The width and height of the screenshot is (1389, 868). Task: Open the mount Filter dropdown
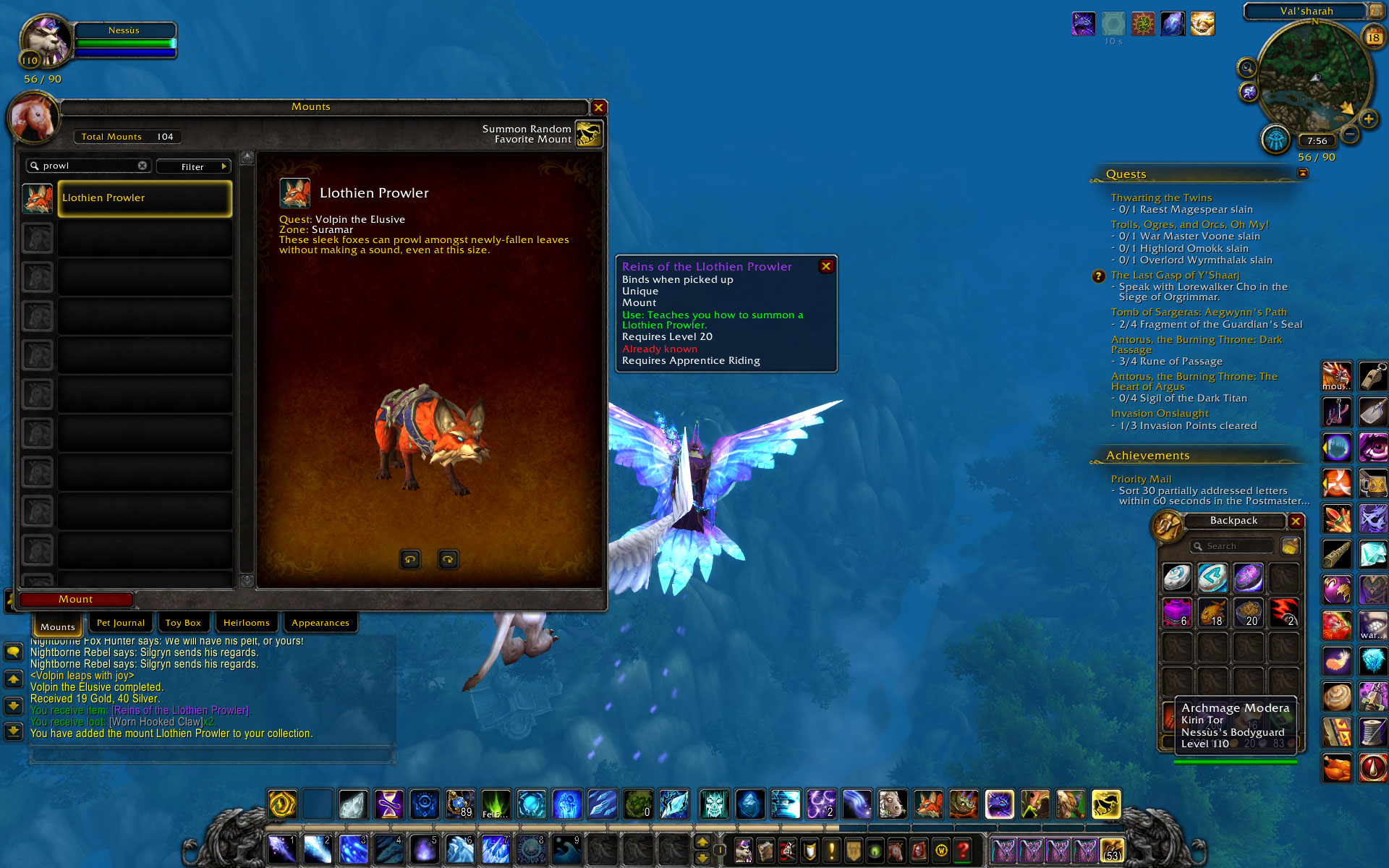pyautogui.click(x=193, y=166)
